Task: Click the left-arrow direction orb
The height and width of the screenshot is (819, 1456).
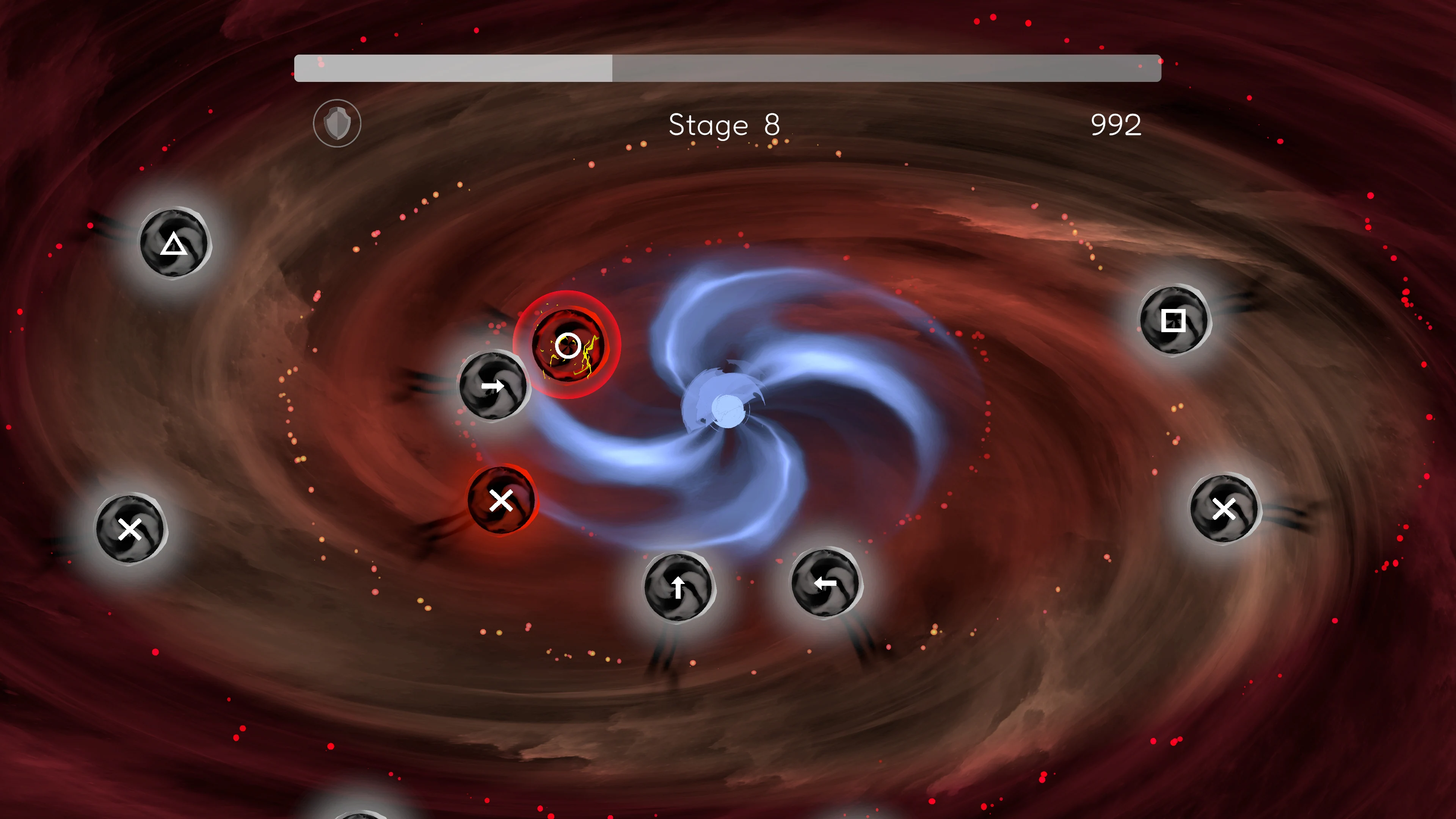Action: coord(826,584)
